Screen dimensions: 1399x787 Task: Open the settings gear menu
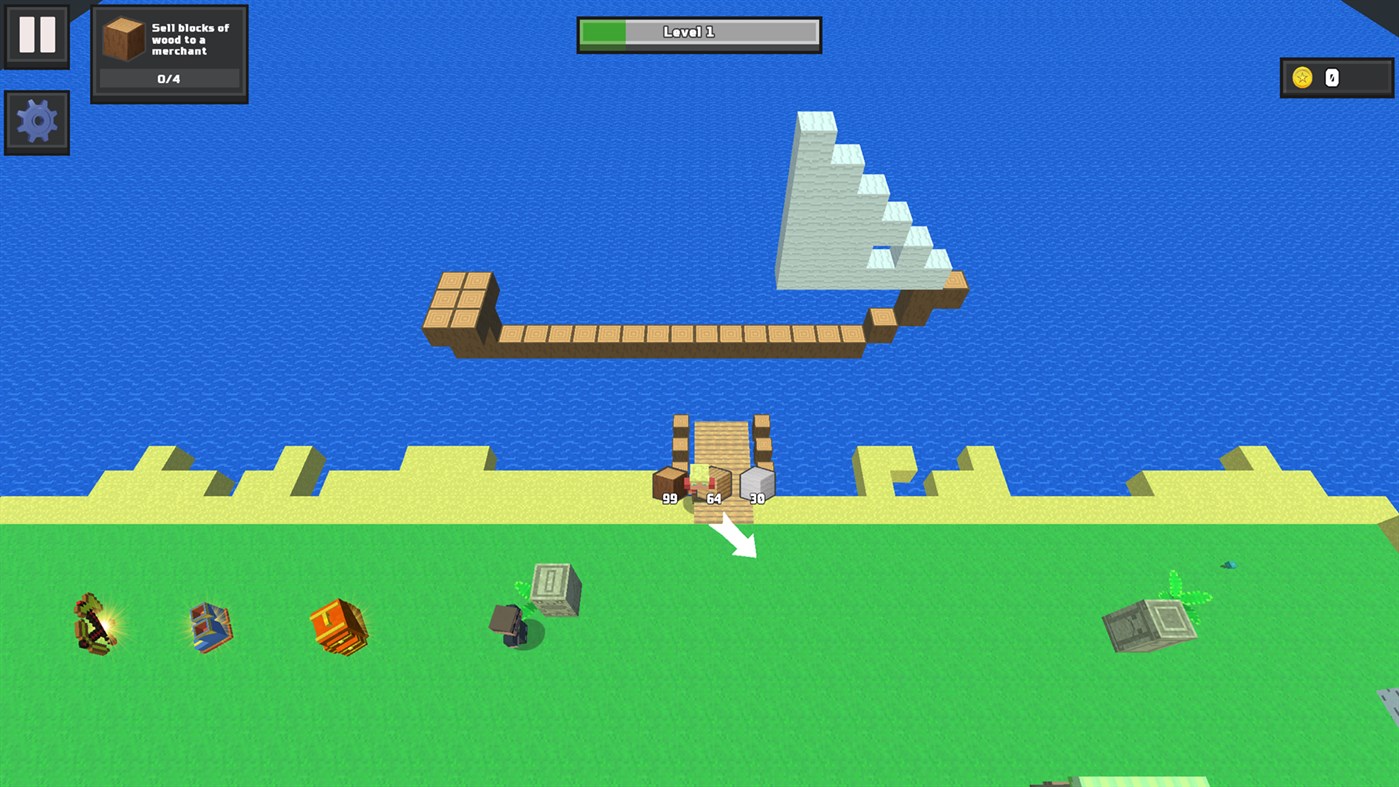(x=36, y=121)
